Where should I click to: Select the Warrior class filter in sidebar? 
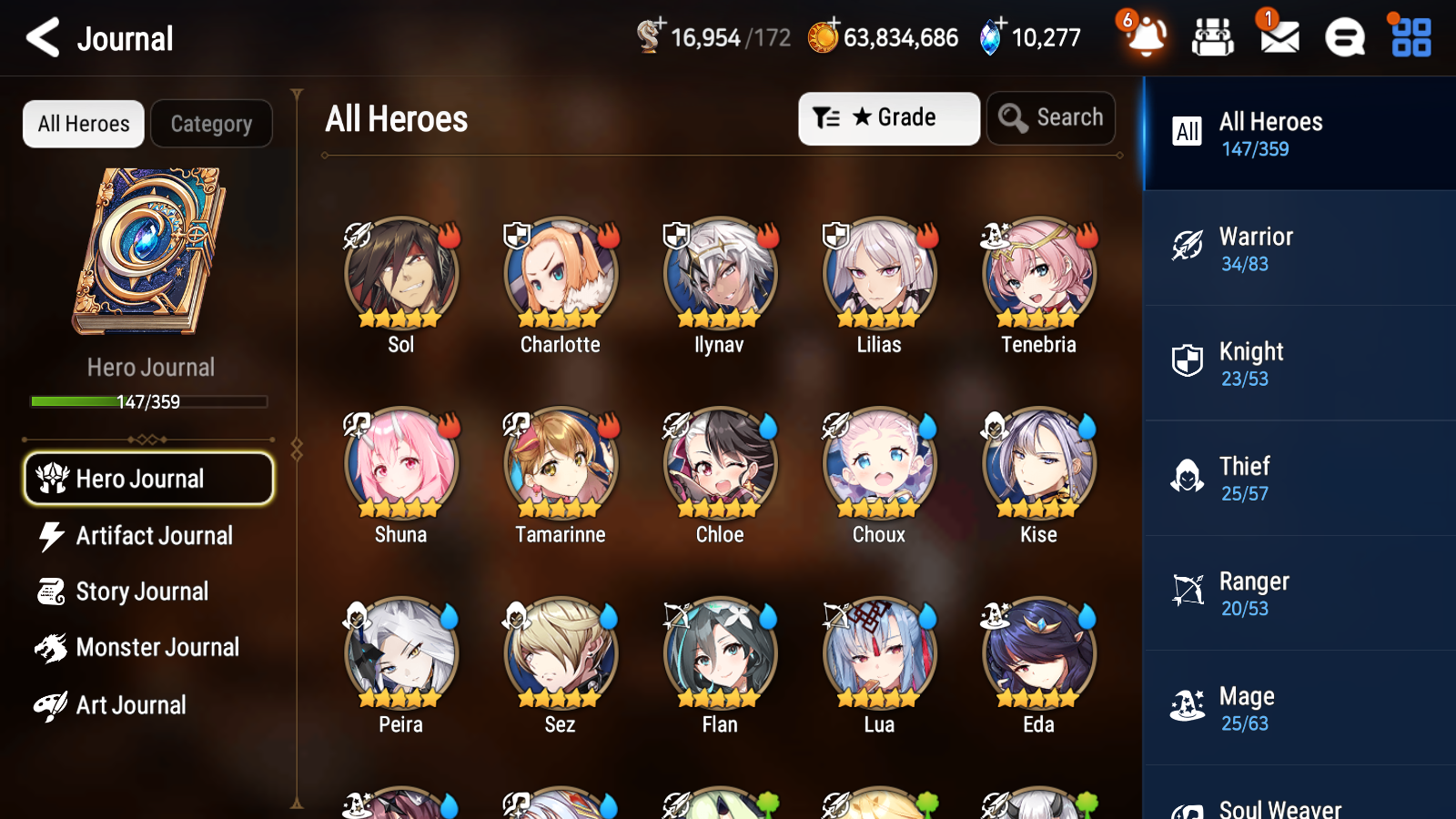1292,248
